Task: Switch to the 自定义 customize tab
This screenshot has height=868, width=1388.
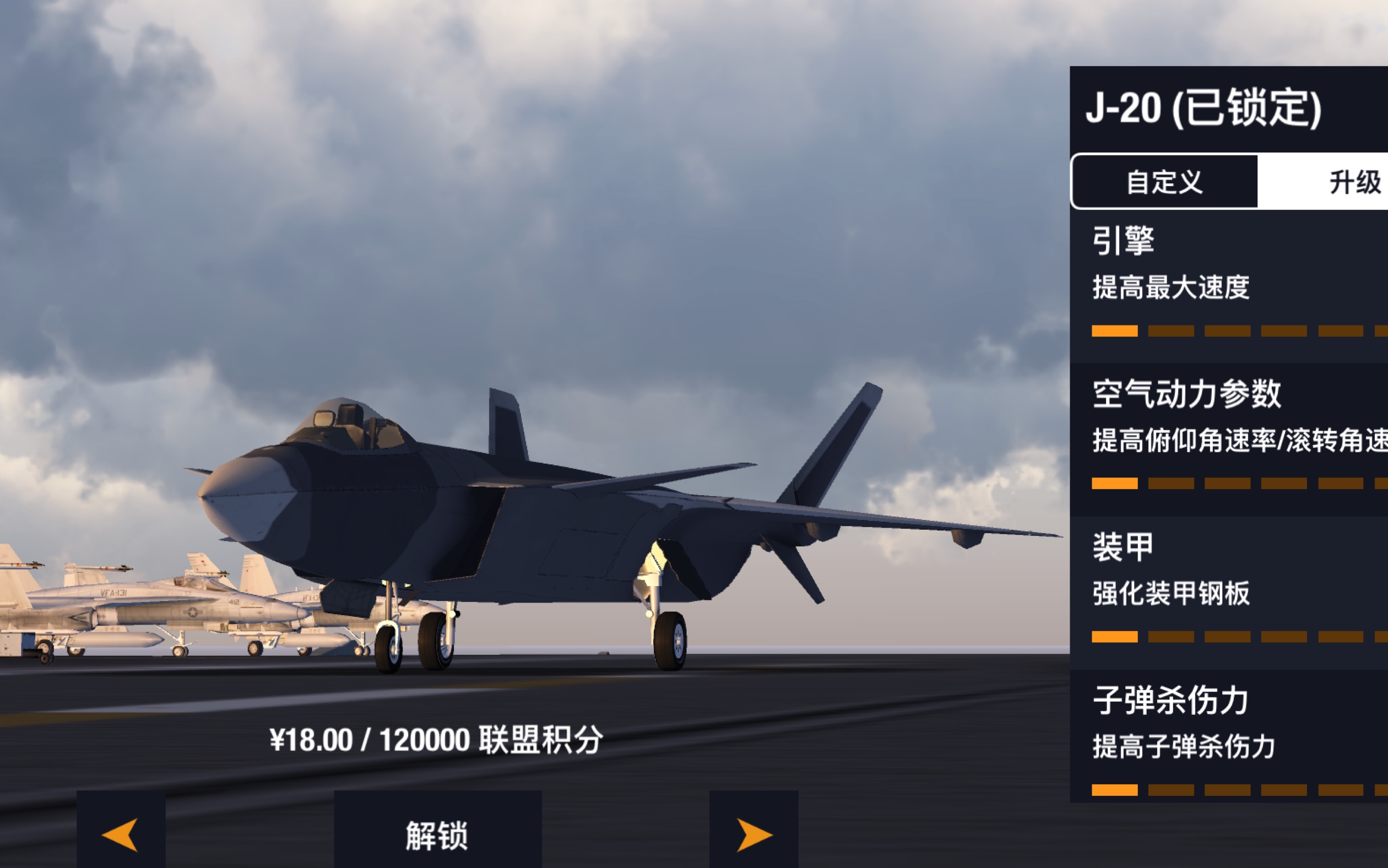Action: pyautogui.click(x=1164, y=182)
